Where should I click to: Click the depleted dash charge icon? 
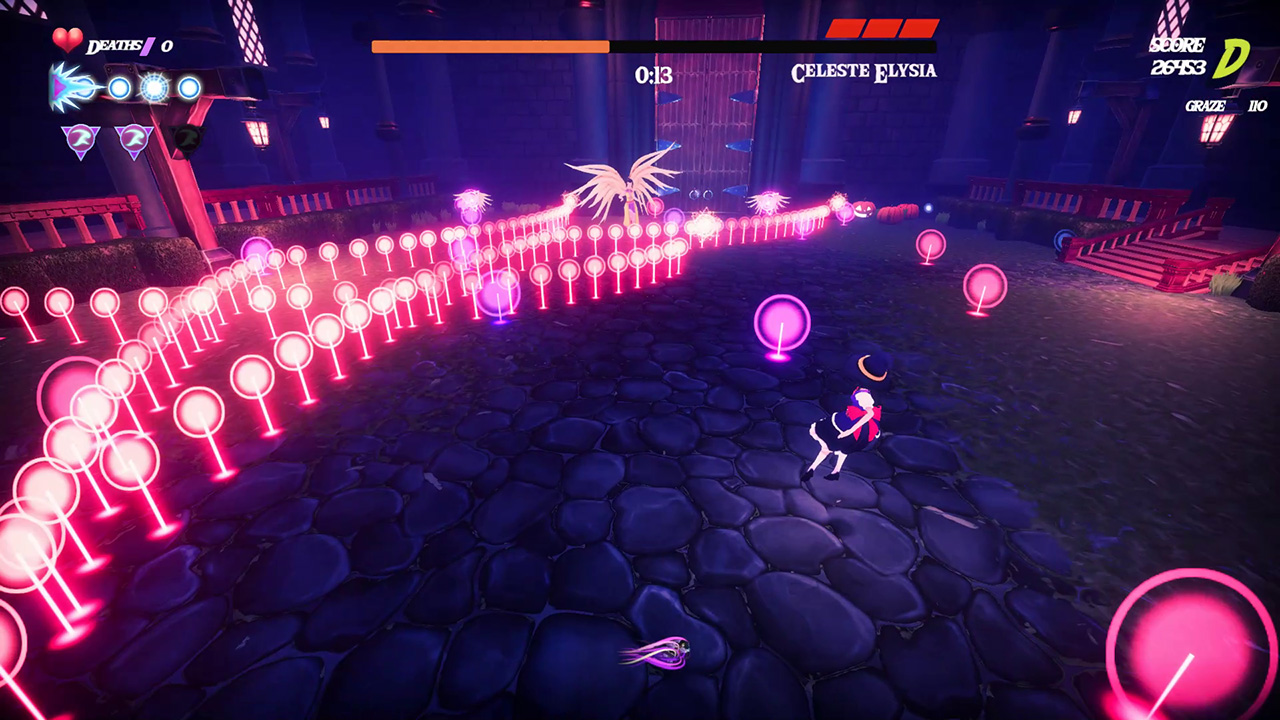pos(188,139)
